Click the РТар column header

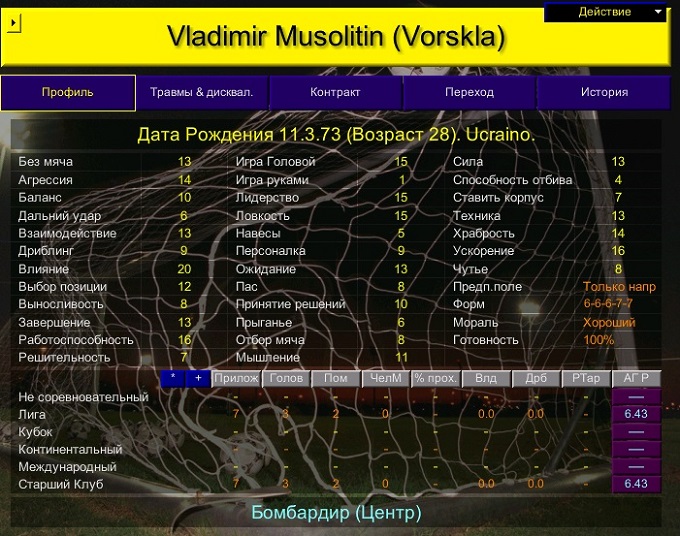[586, 379]
